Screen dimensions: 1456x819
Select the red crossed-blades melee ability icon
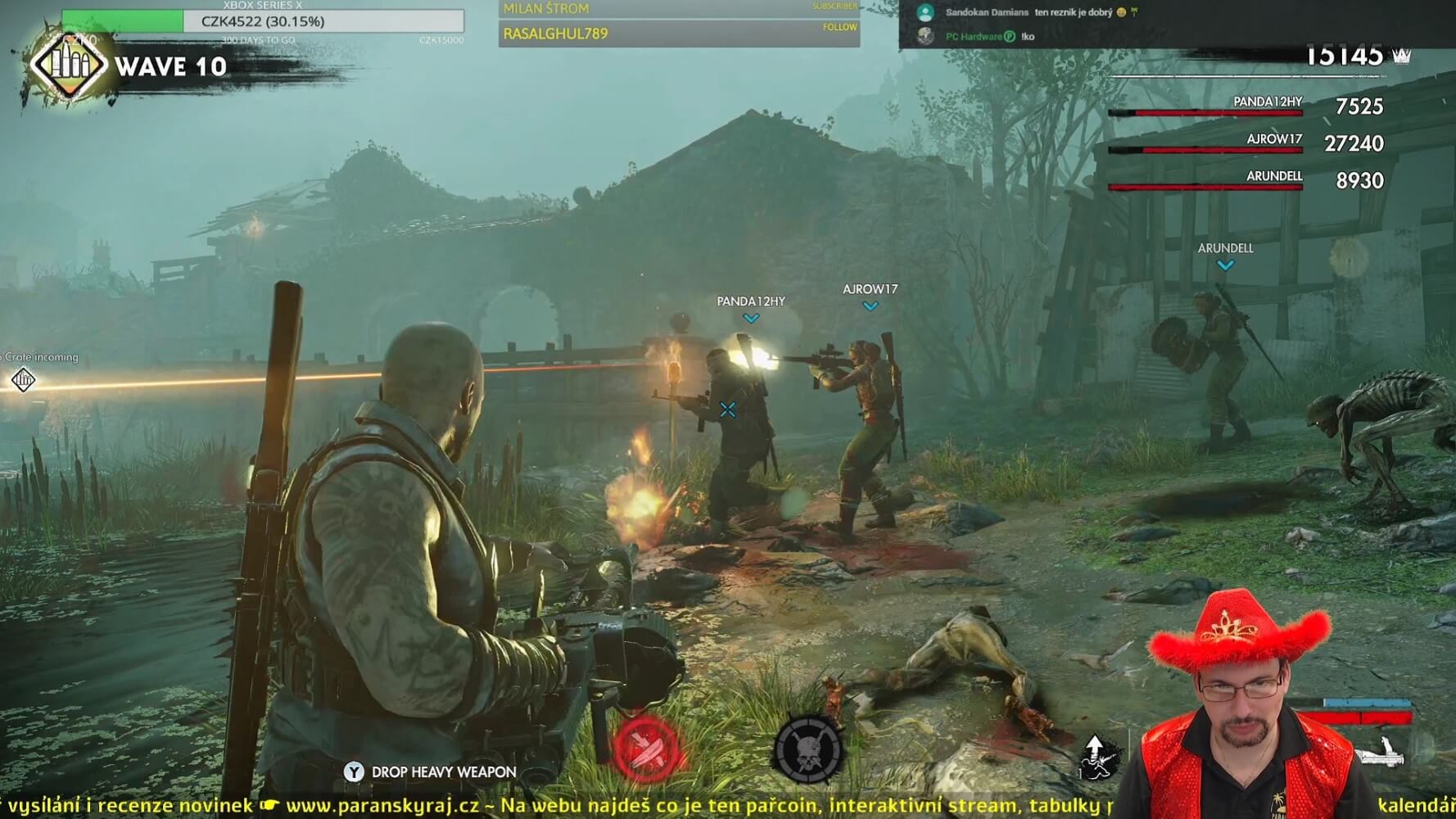click(x=646, y=749)
